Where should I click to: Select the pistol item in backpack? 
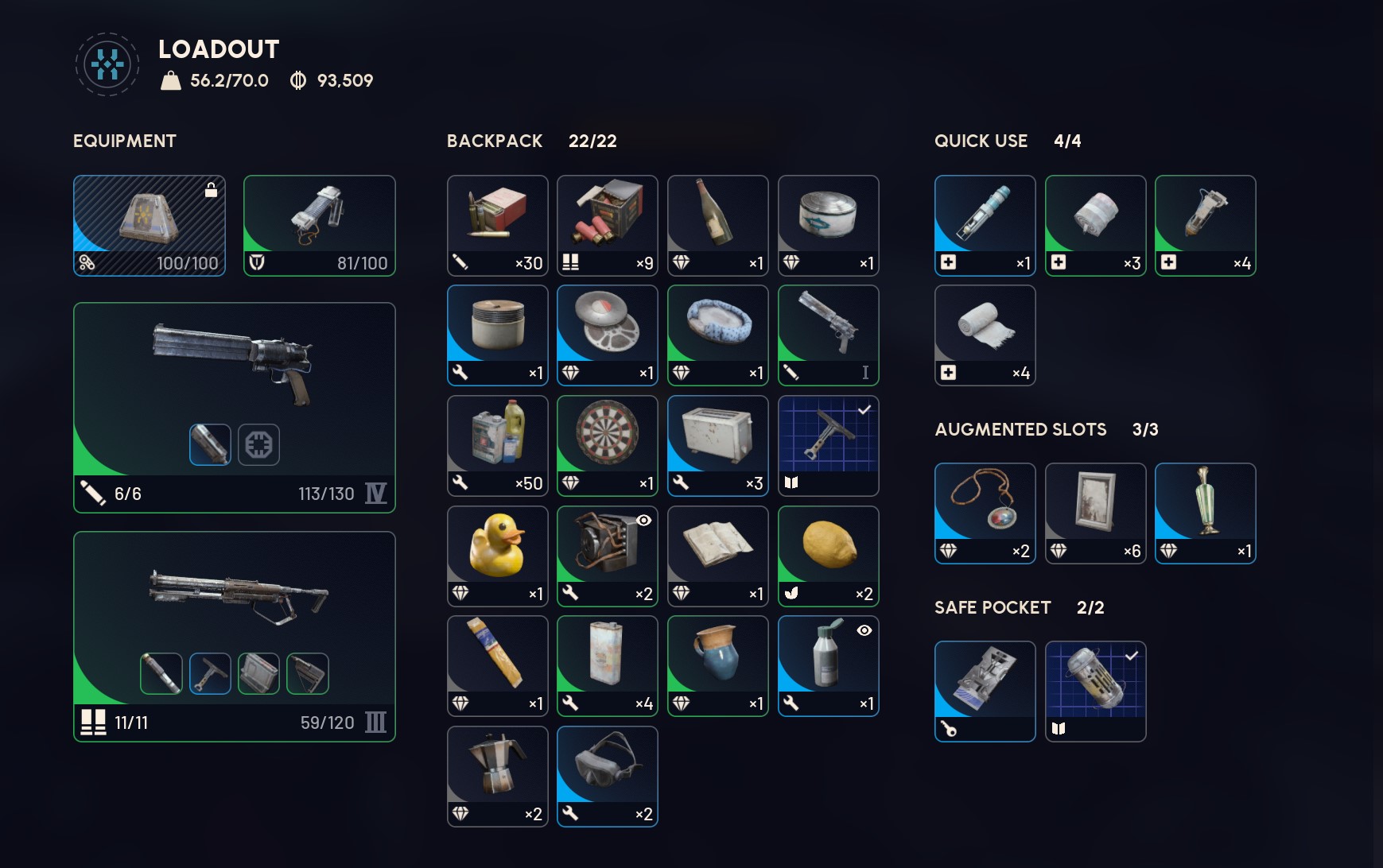coord(828,335)
